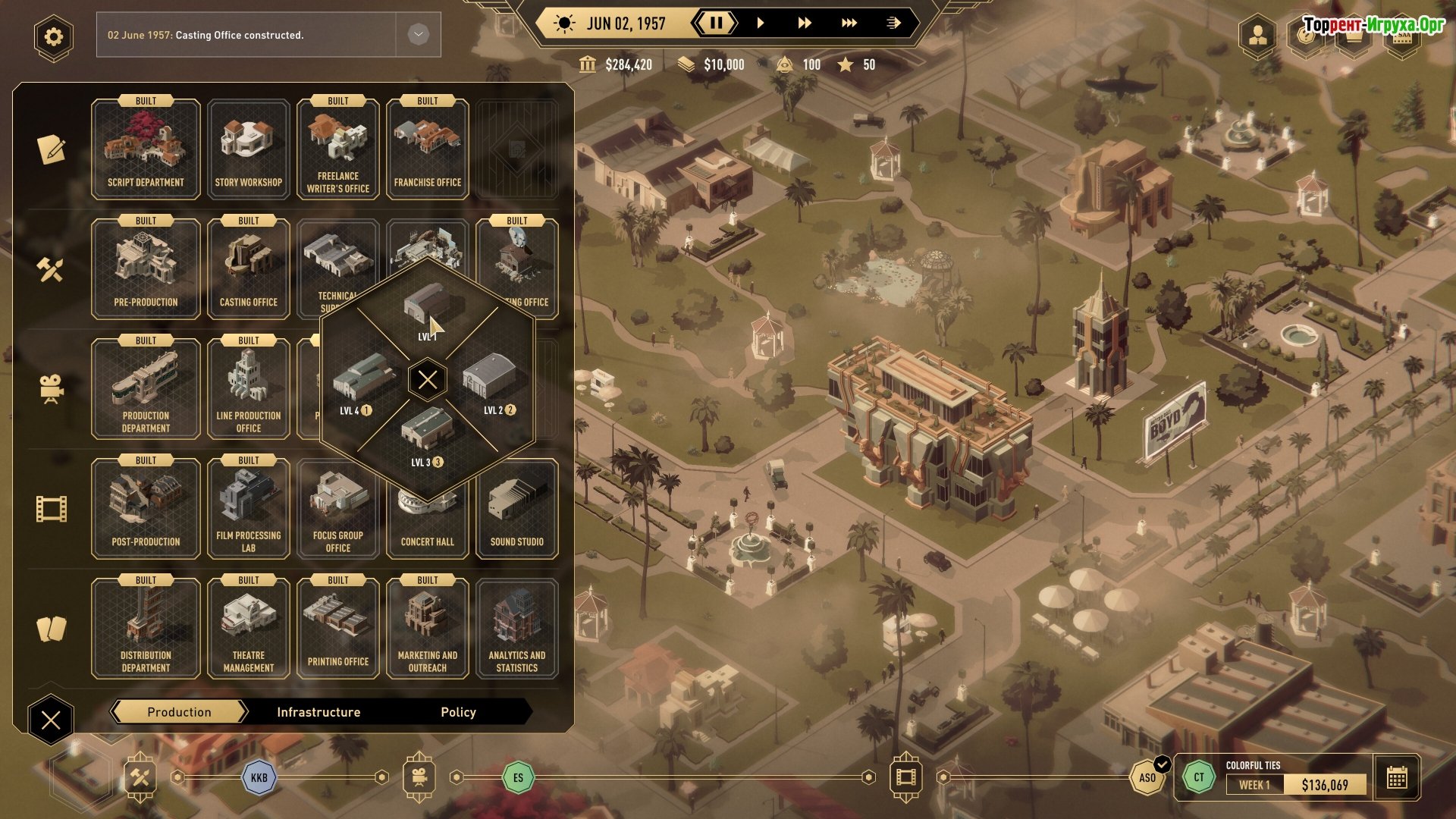Open the gear settings menu
The height and width of the screenshot is (819, 1456).
pyautogui.click(x=53, y=36)
